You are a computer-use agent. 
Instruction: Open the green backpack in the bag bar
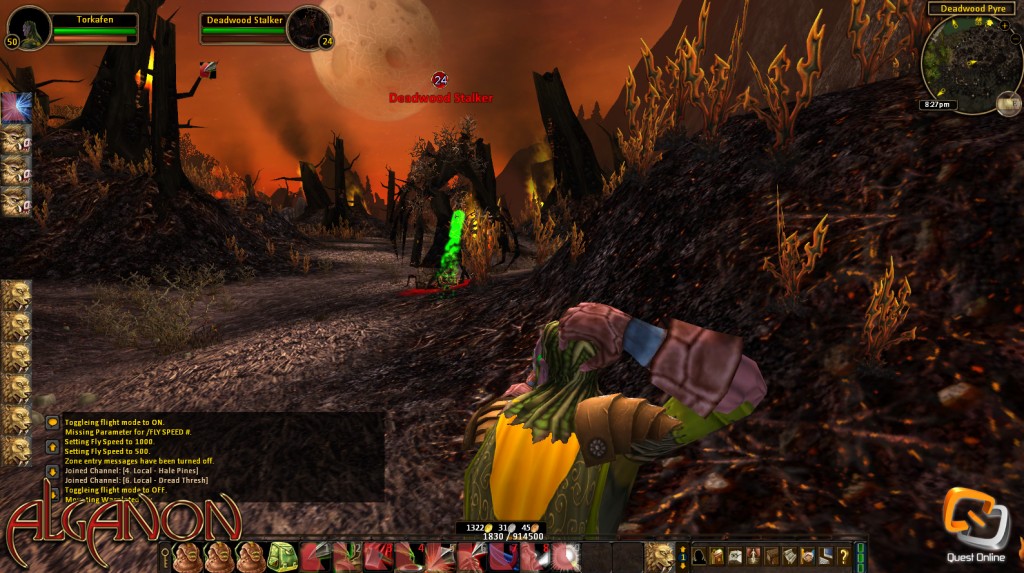click(280, 556)
